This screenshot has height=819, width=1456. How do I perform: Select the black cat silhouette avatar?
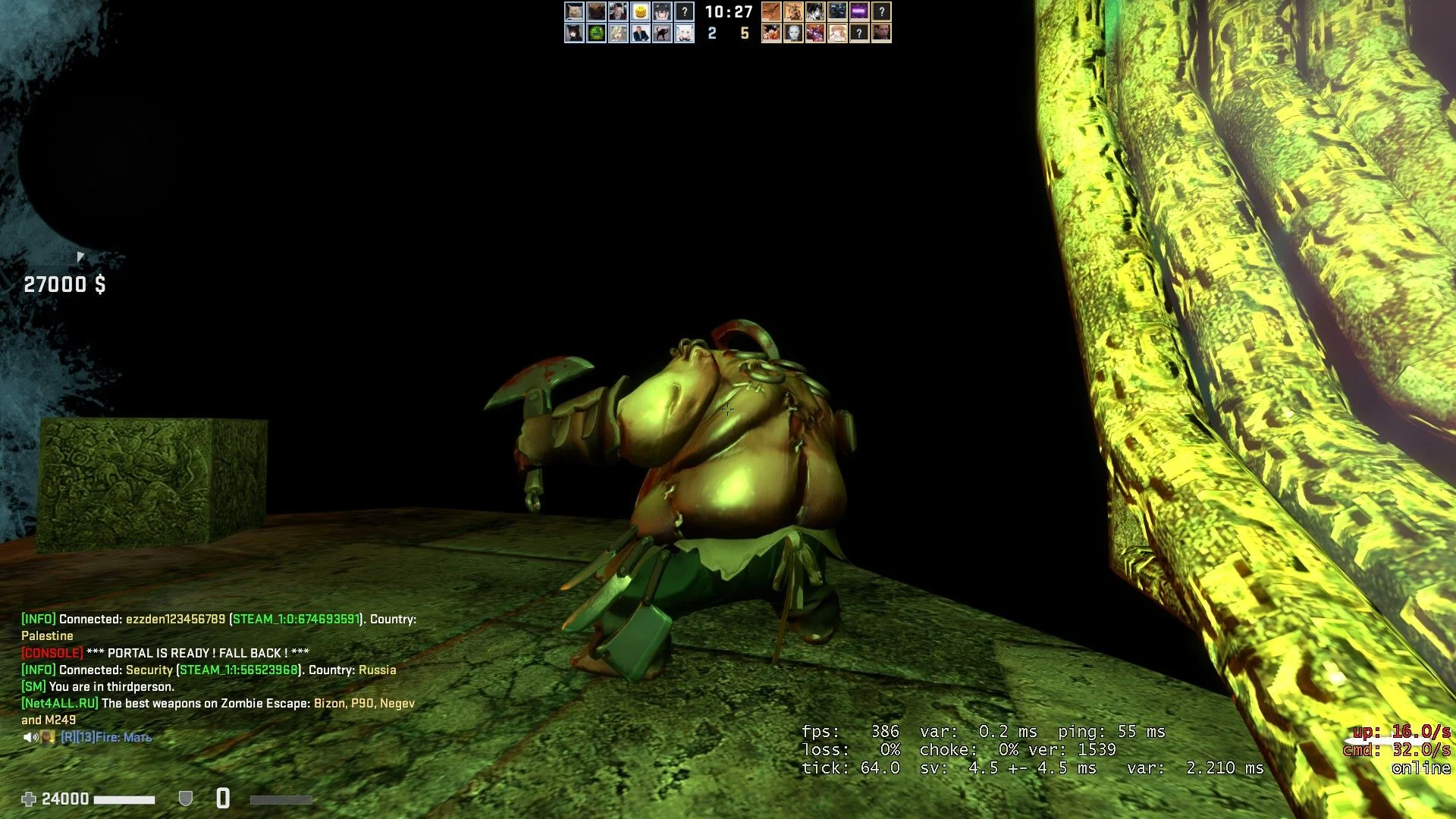pos(662,33)
